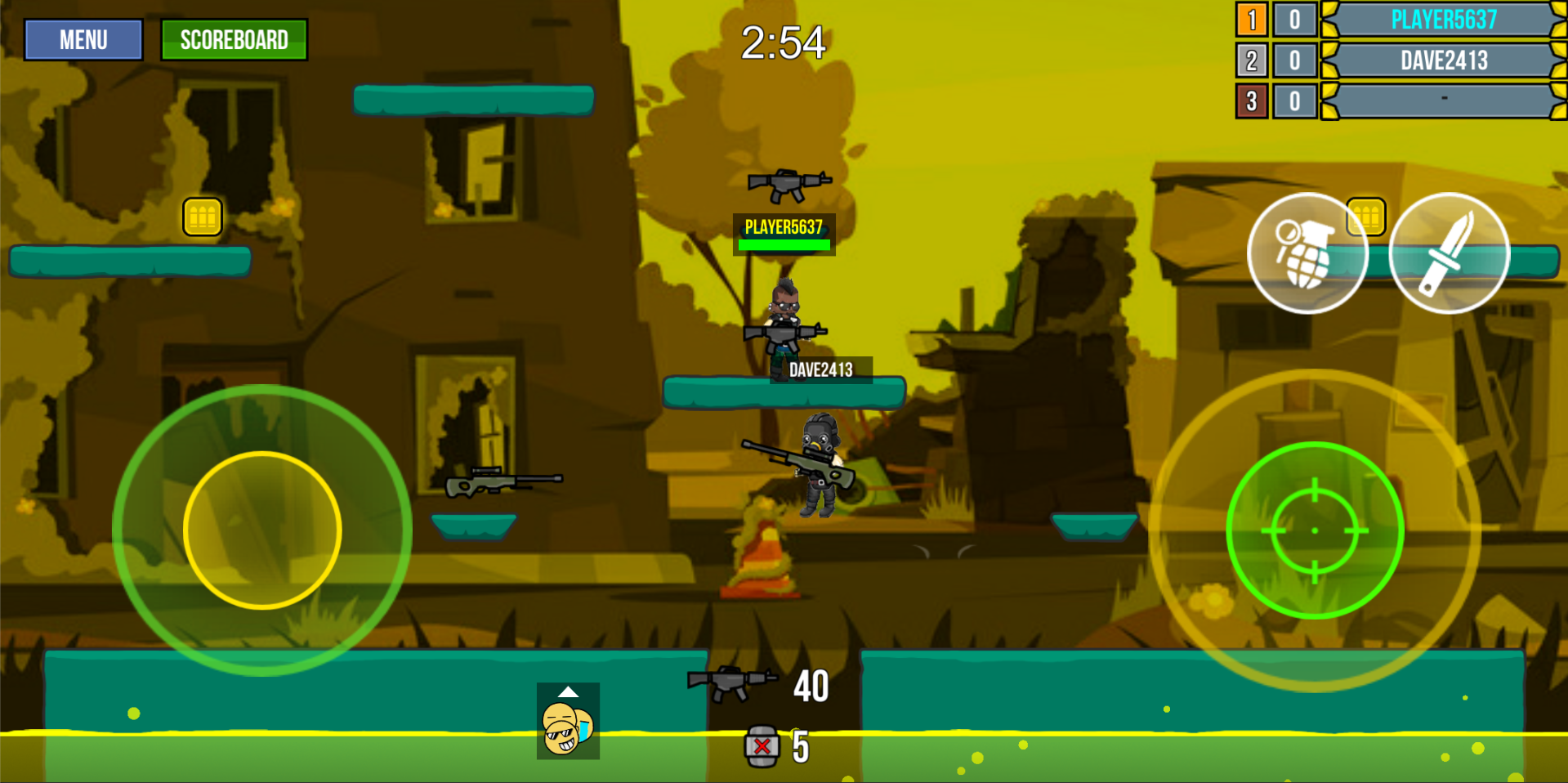Click the silver rank 2 badge

(1250, 60)
